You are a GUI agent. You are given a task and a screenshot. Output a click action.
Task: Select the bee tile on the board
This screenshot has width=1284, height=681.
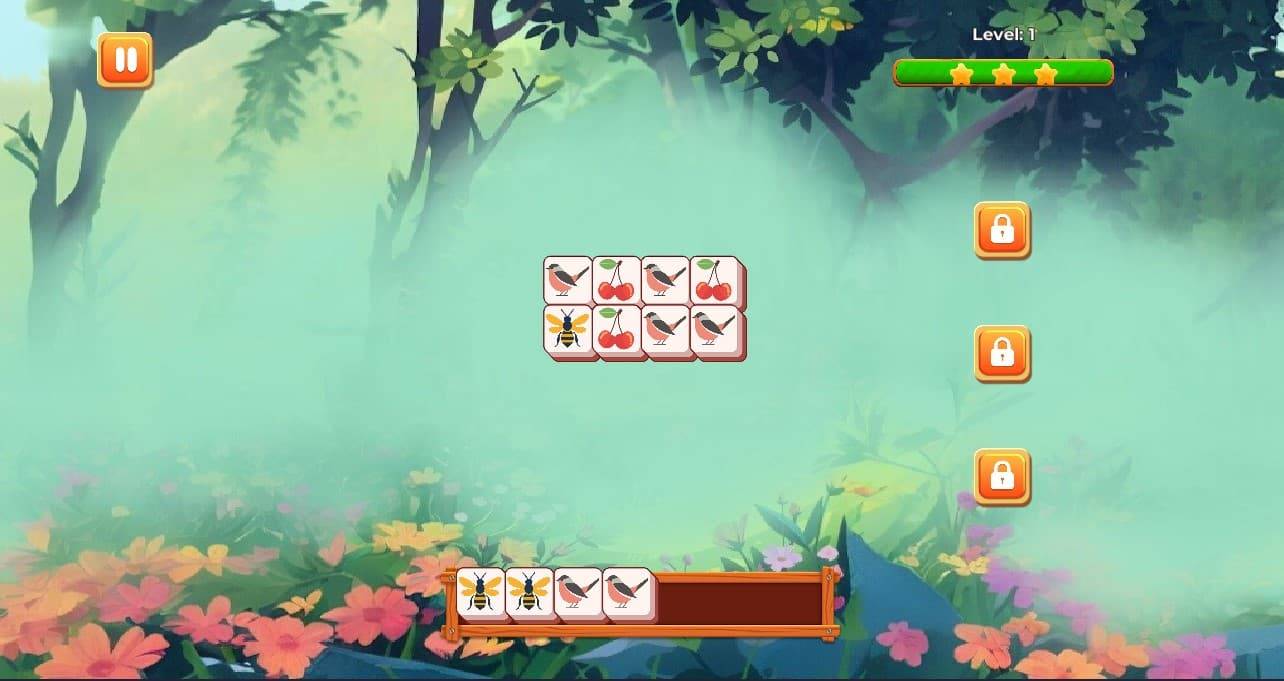(x=568, y=331)
